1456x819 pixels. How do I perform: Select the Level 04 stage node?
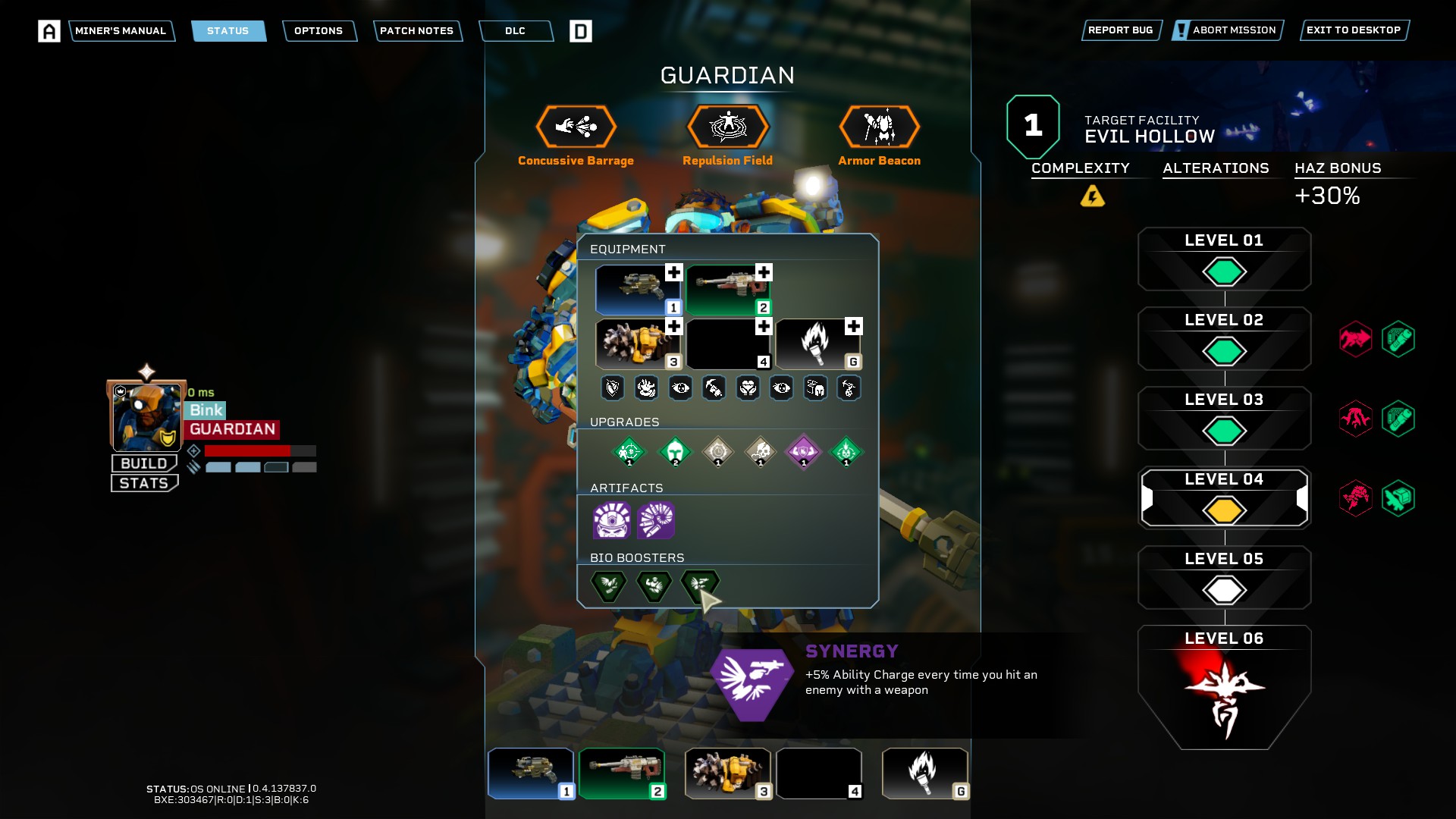click(1224, 498)
